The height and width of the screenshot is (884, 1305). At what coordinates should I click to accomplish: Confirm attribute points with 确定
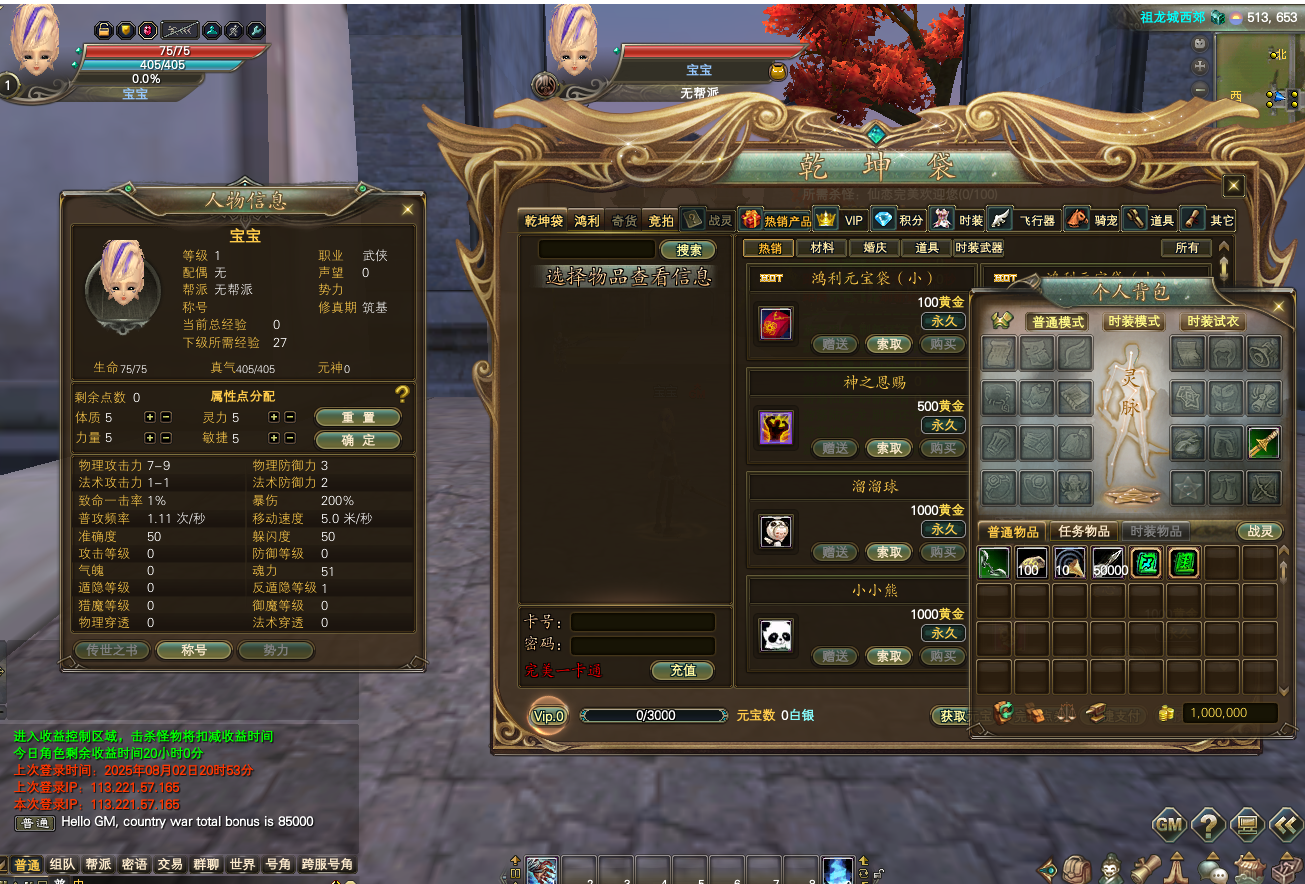(357, 440)
